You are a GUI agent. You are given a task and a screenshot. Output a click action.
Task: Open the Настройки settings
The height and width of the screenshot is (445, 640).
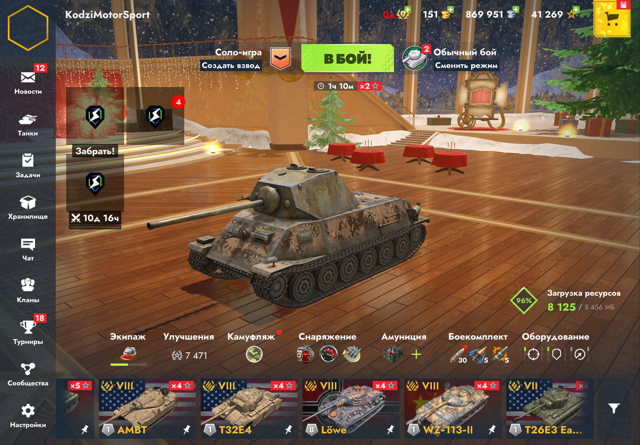tap(28, 414)
